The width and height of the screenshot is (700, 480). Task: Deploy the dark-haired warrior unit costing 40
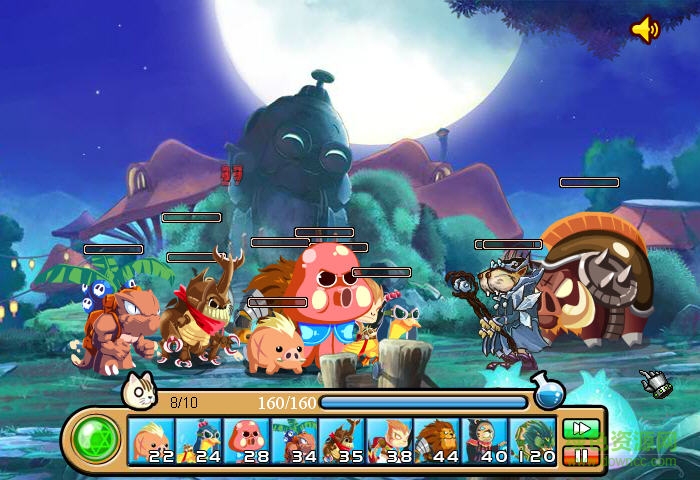click(x=485, y=441)
